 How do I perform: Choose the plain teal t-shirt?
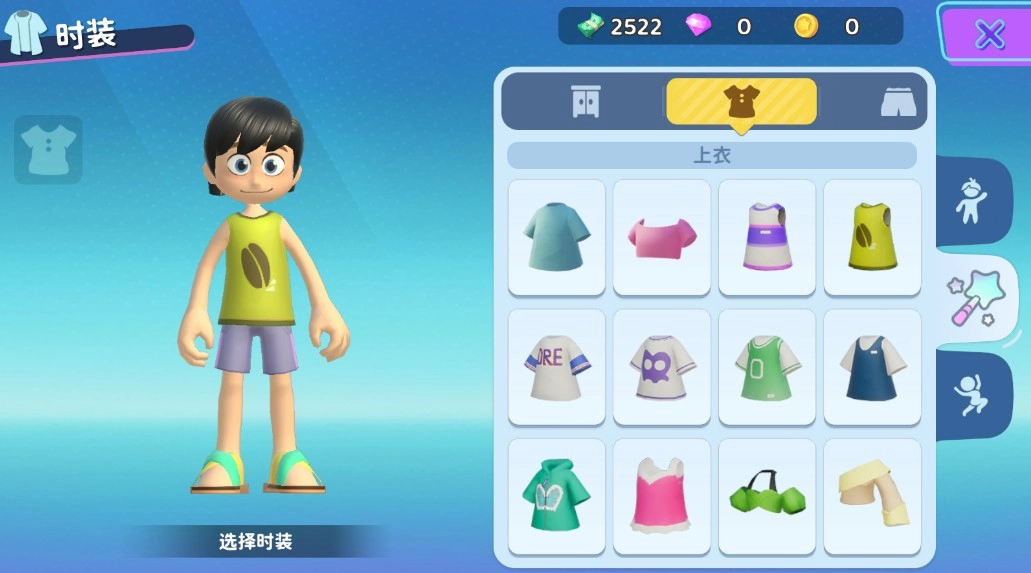point(557,237)
